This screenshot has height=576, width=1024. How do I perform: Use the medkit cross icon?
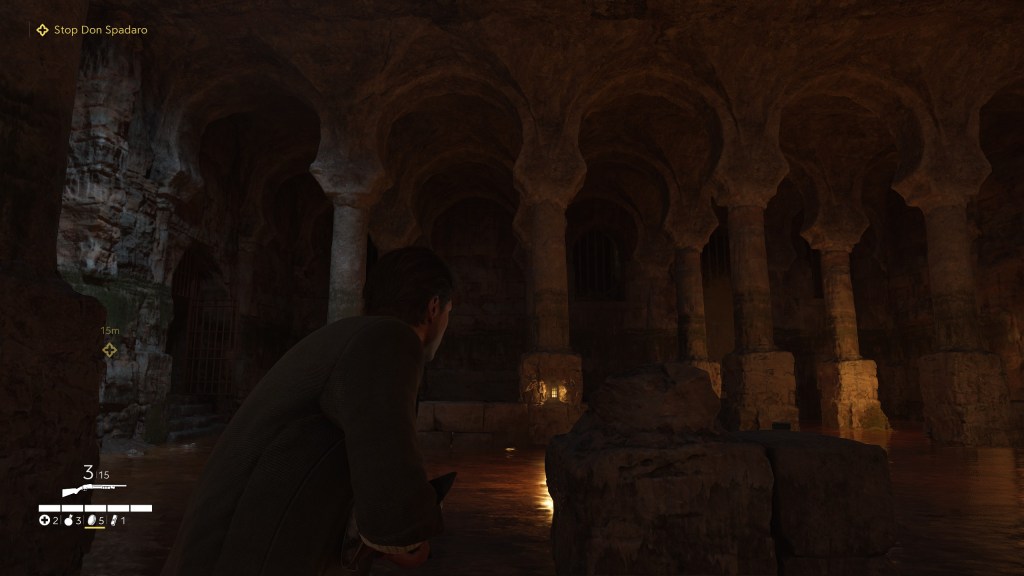click(x=44, y=520)
